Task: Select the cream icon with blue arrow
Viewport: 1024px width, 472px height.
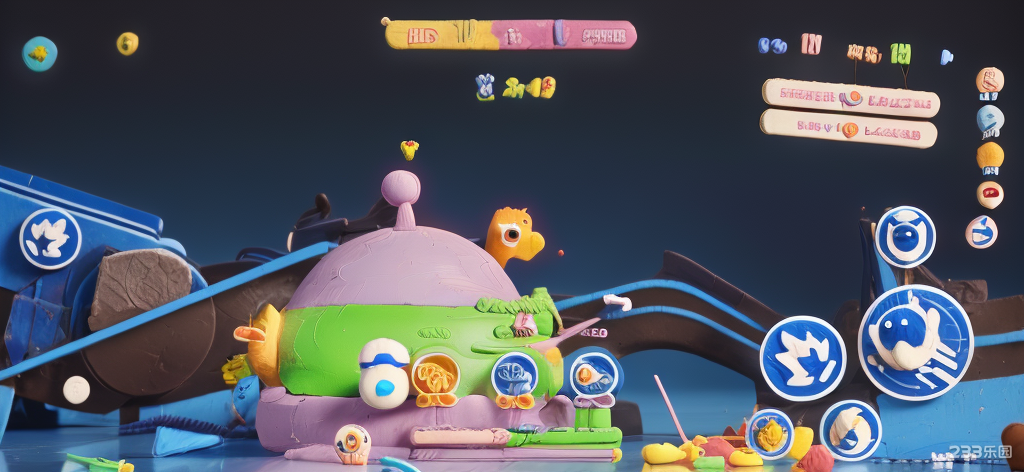Action: (981, 232)
